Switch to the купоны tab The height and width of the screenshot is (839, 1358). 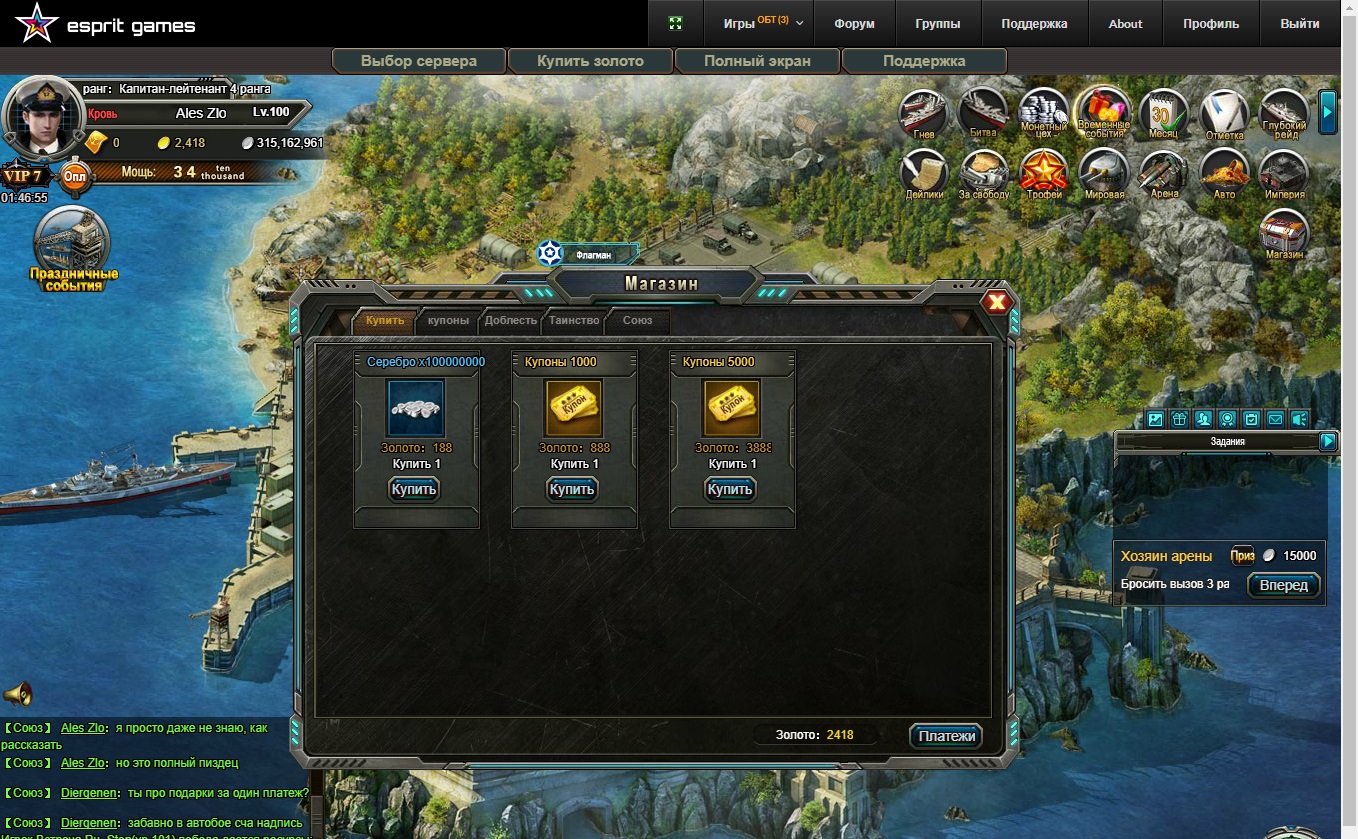pyautogui.click(x=448, y=321)
